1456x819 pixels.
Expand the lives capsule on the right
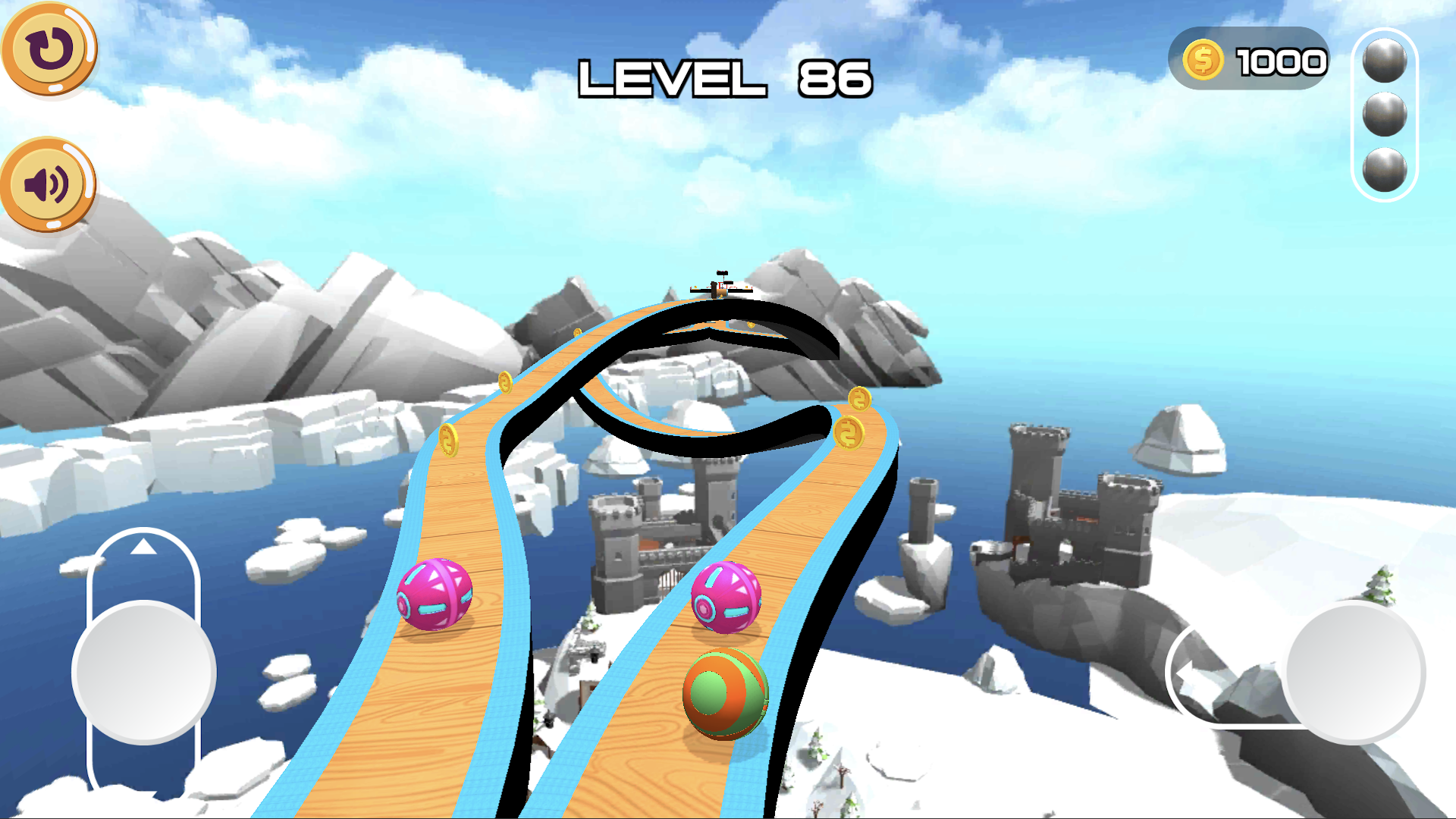(x=1385, y=114)
